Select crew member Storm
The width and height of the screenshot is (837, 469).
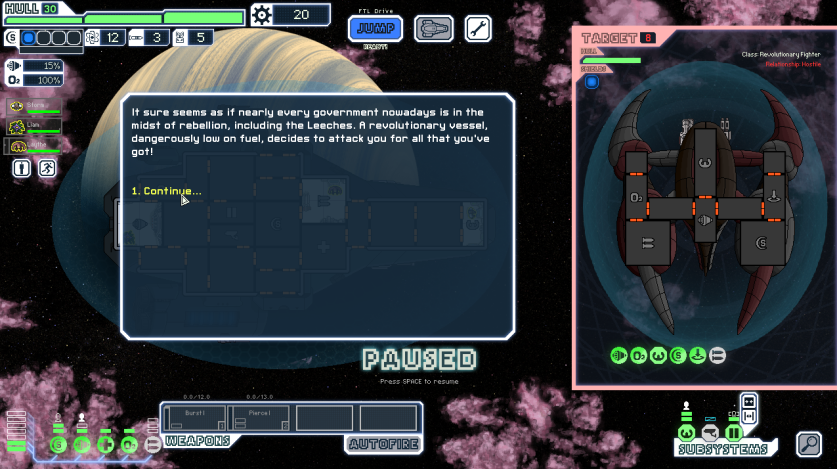pos(34,106)
